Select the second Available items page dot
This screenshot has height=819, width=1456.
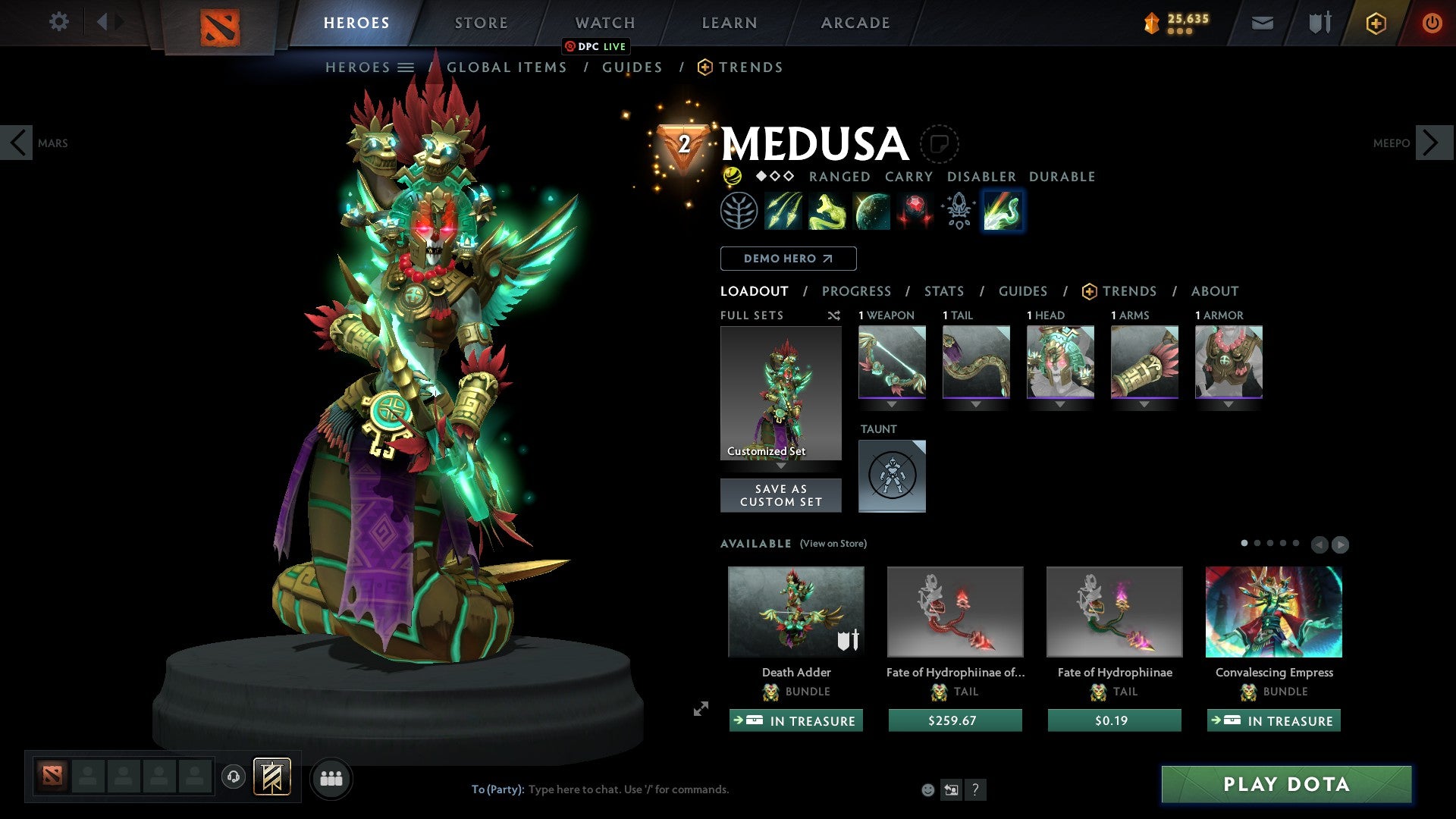[x=1258, y=543]
